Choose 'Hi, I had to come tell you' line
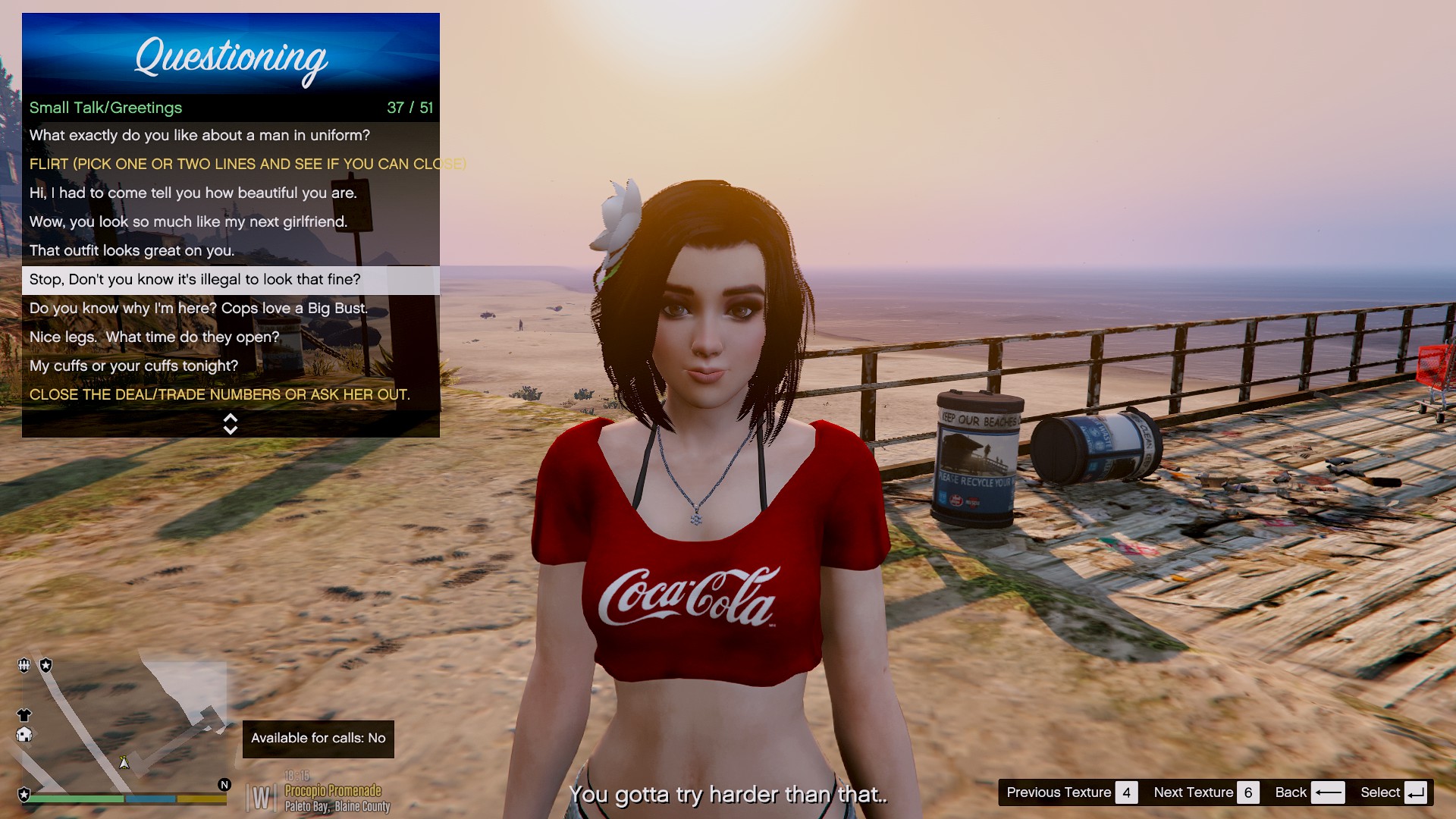The image size is (1456, 819). (193, 193)
